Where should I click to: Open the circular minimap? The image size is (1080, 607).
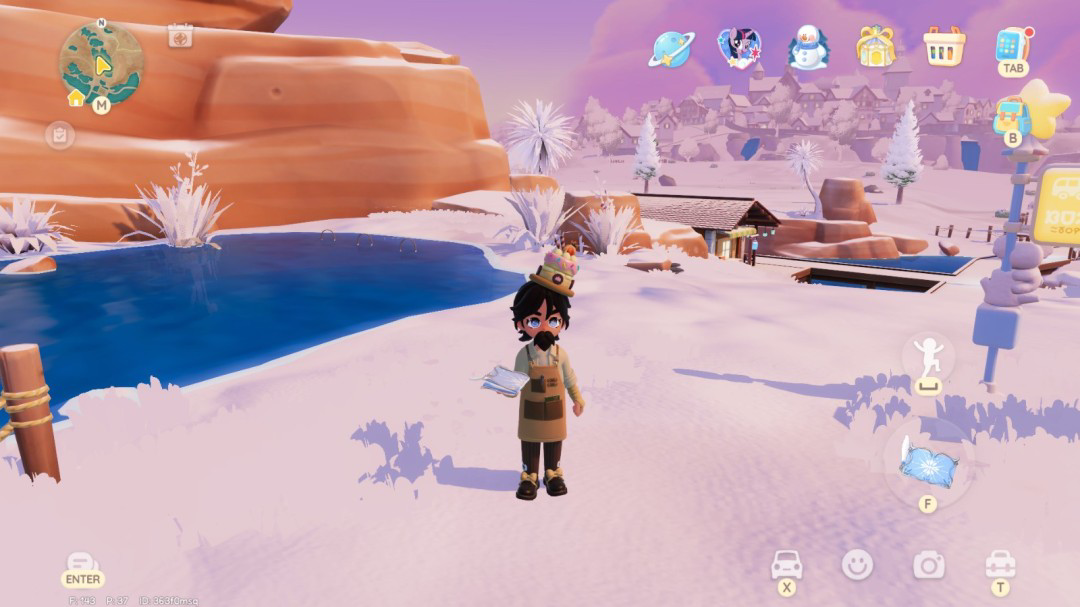[101, 62]
